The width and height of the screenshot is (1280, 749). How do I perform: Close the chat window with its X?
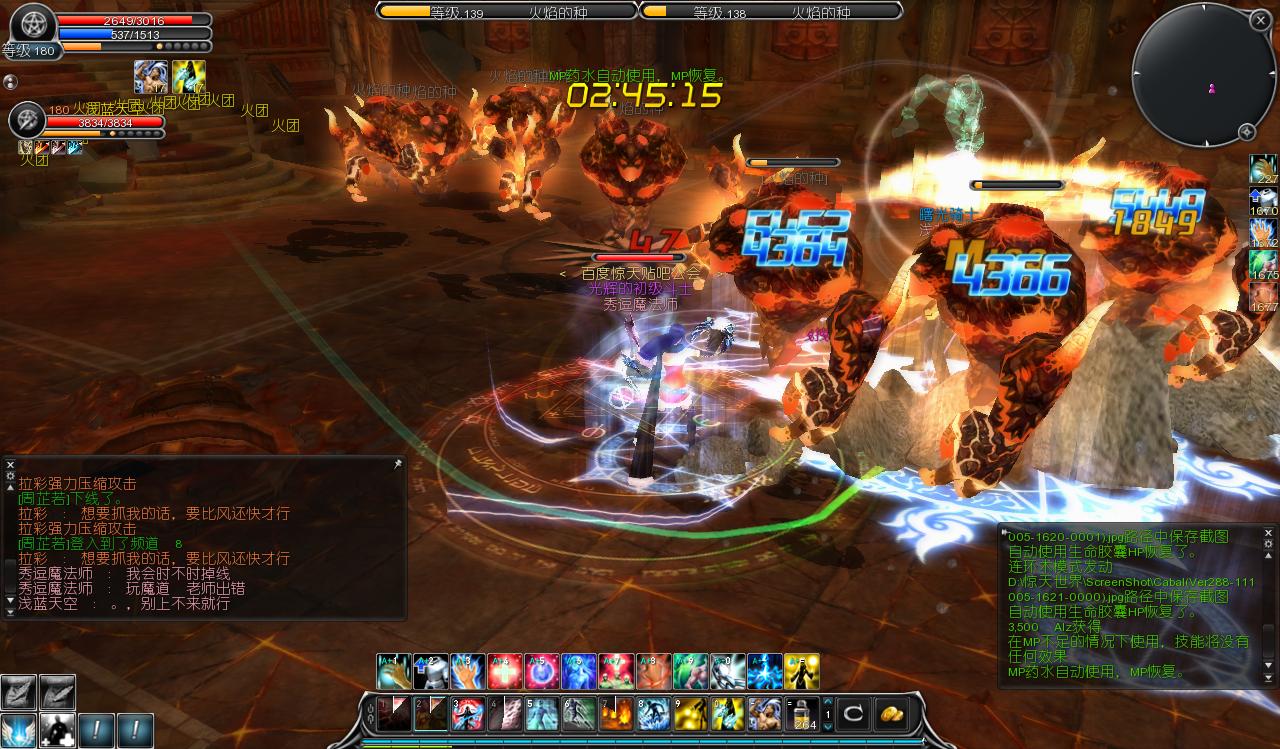coord(10,464)
